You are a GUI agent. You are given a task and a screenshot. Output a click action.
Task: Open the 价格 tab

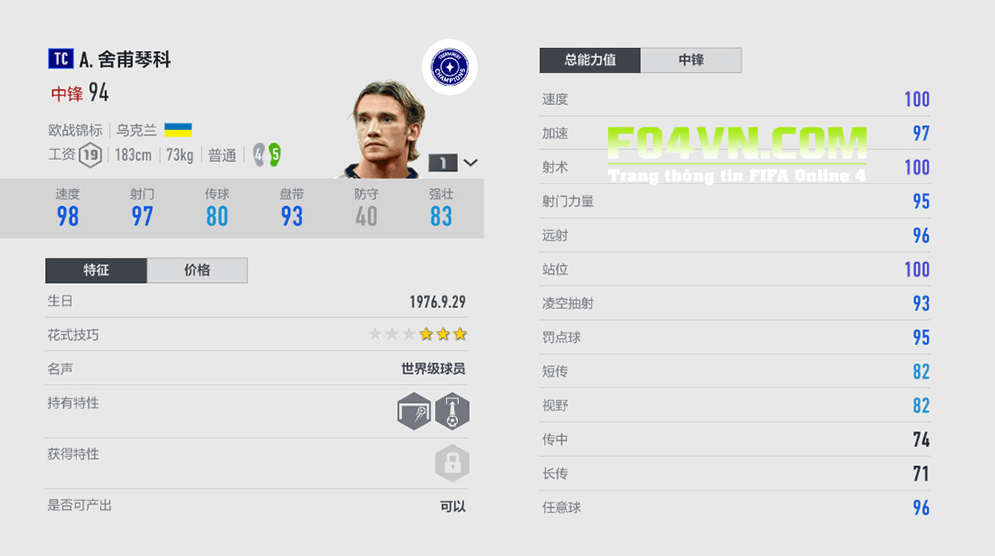[197, 270]
